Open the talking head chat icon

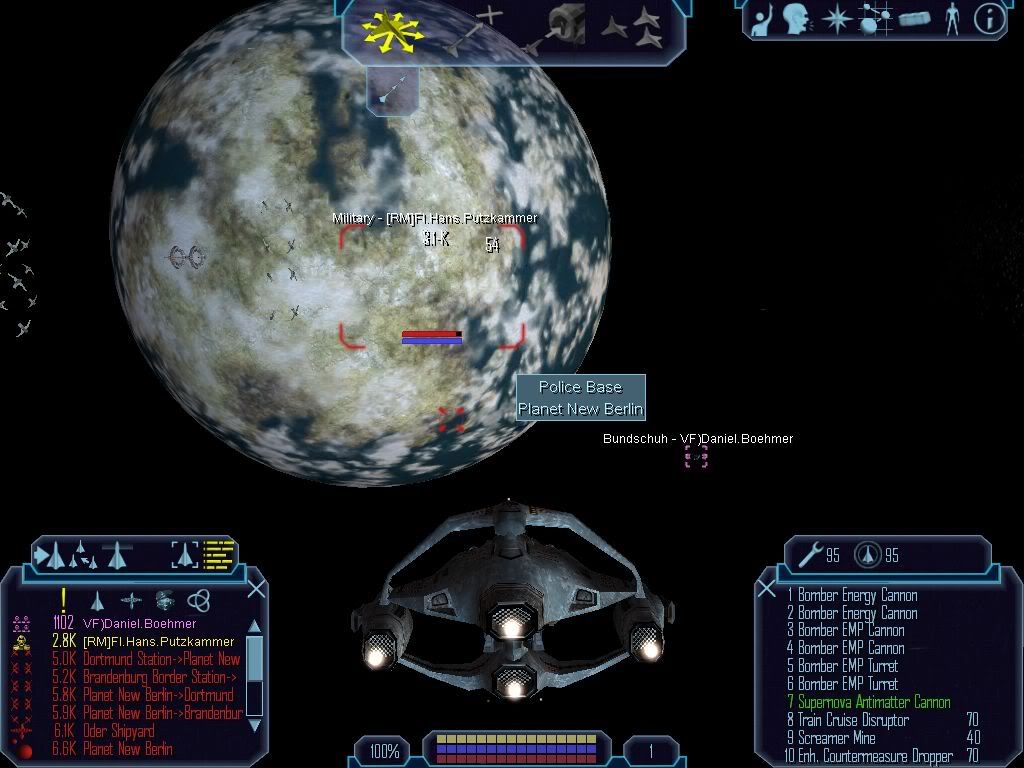pyautogui.click(x=795, y=18)
